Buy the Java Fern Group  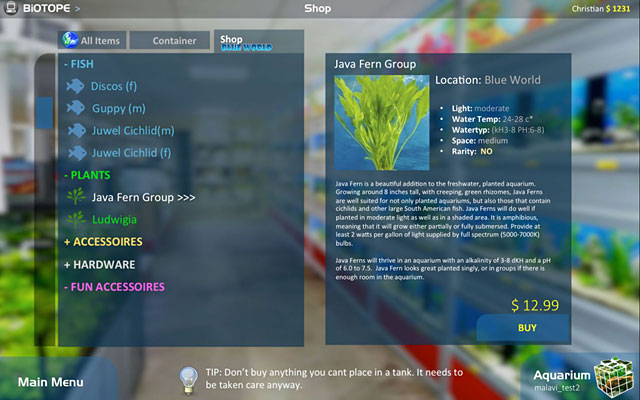(x=527, y=327)
